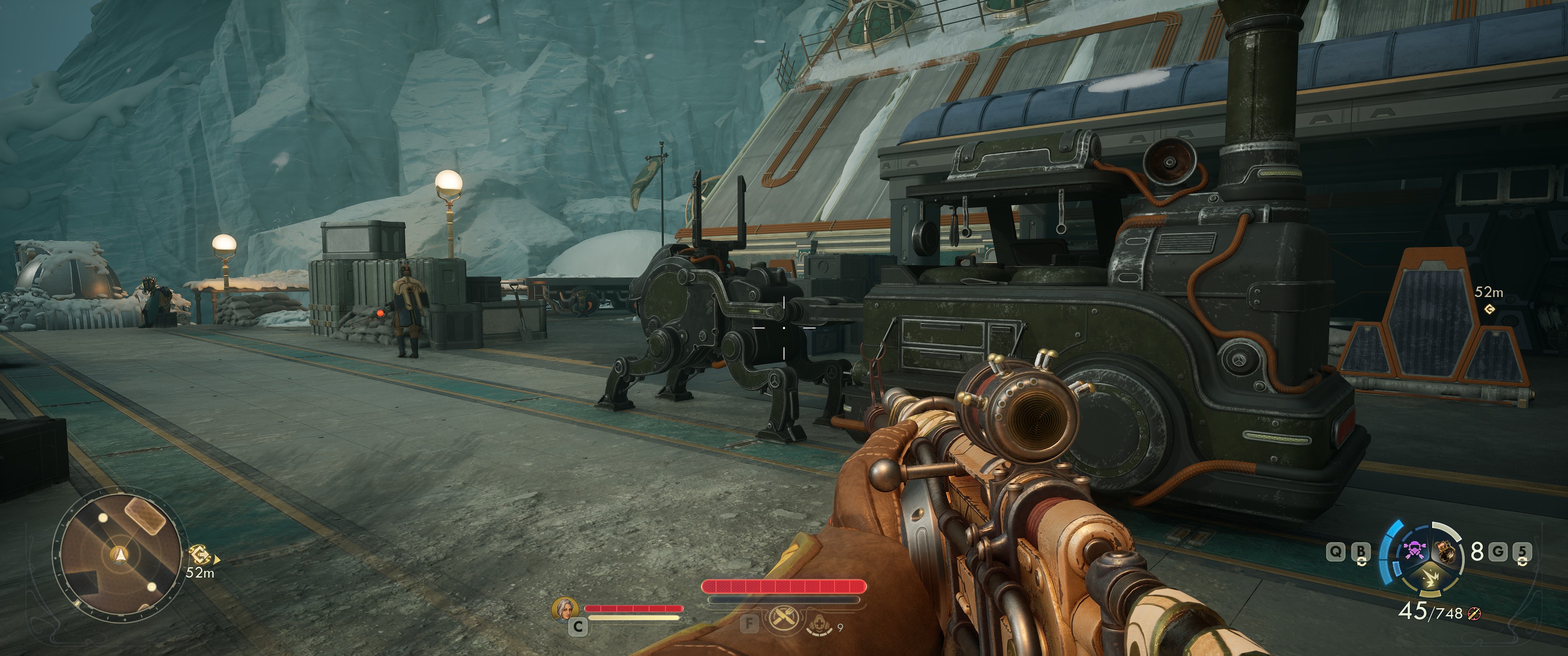The width and height of the screenshot is (1568, 656).
Task: Click the companion portrait
Action: (x=564, y=609)
